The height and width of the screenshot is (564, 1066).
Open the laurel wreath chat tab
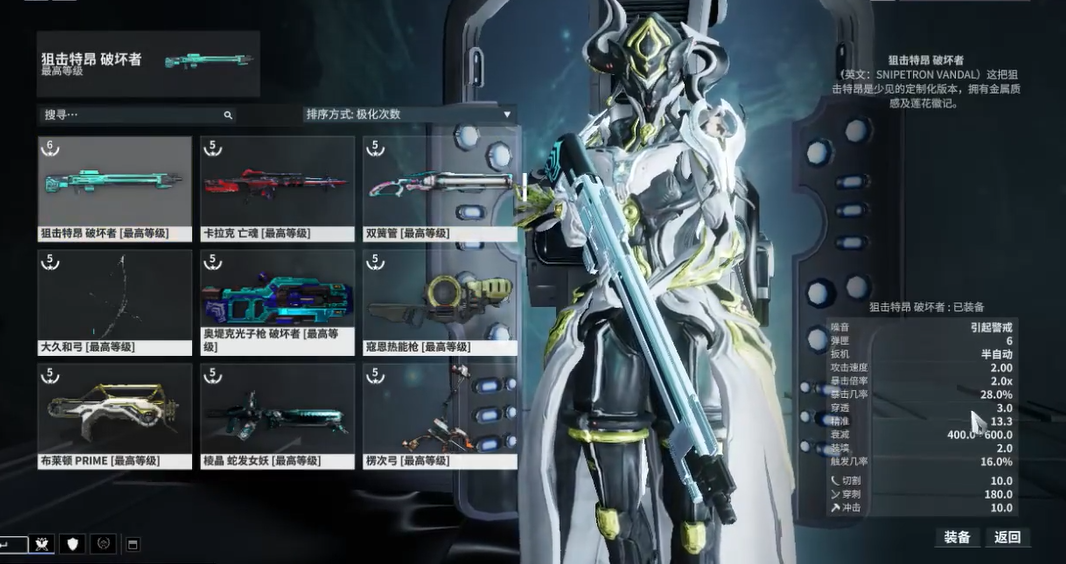(x=102, y=544)
